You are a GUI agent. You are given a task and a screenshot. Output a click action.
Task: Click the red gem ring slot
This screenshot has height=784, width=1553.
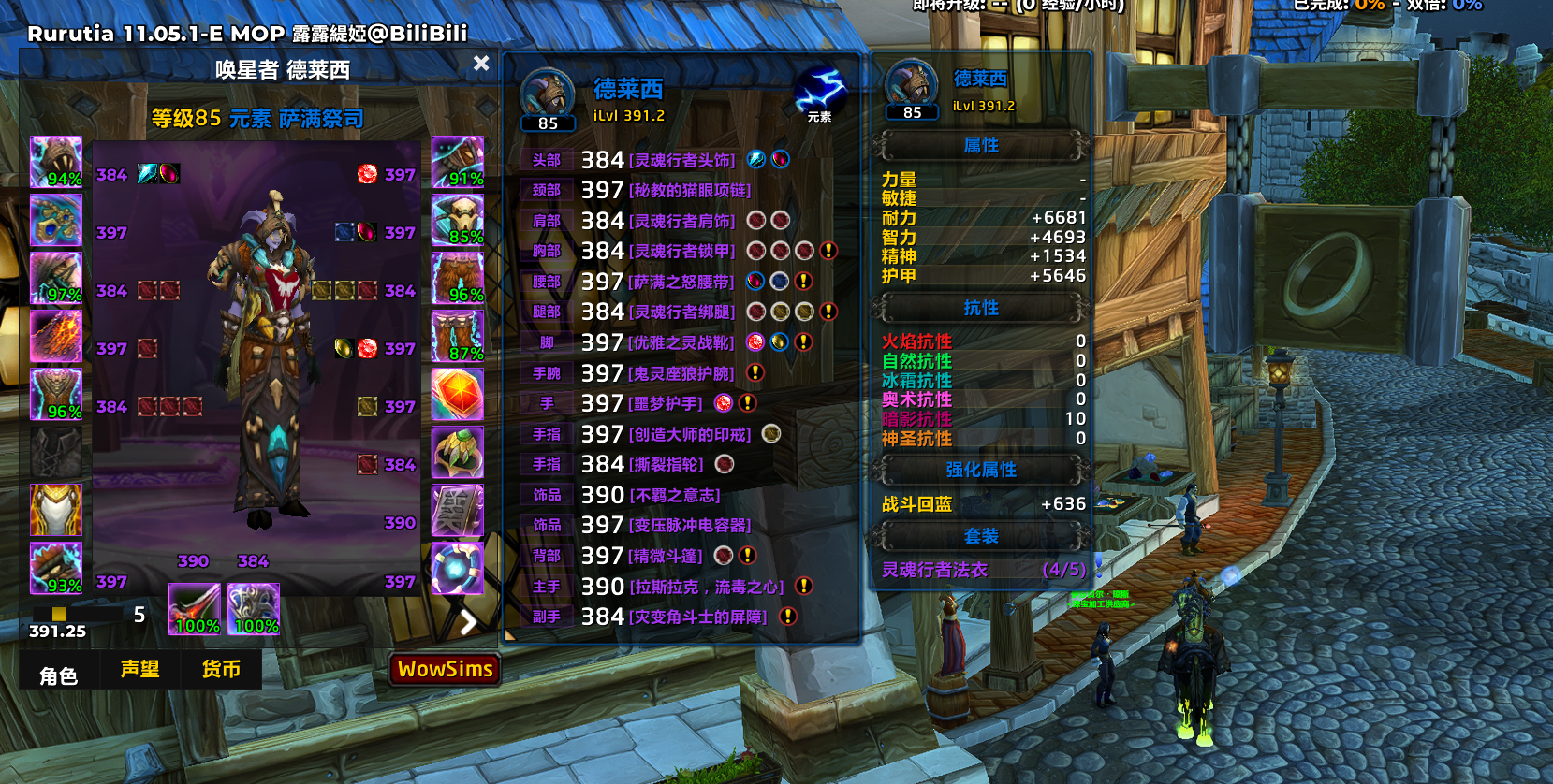pos(458,394)
